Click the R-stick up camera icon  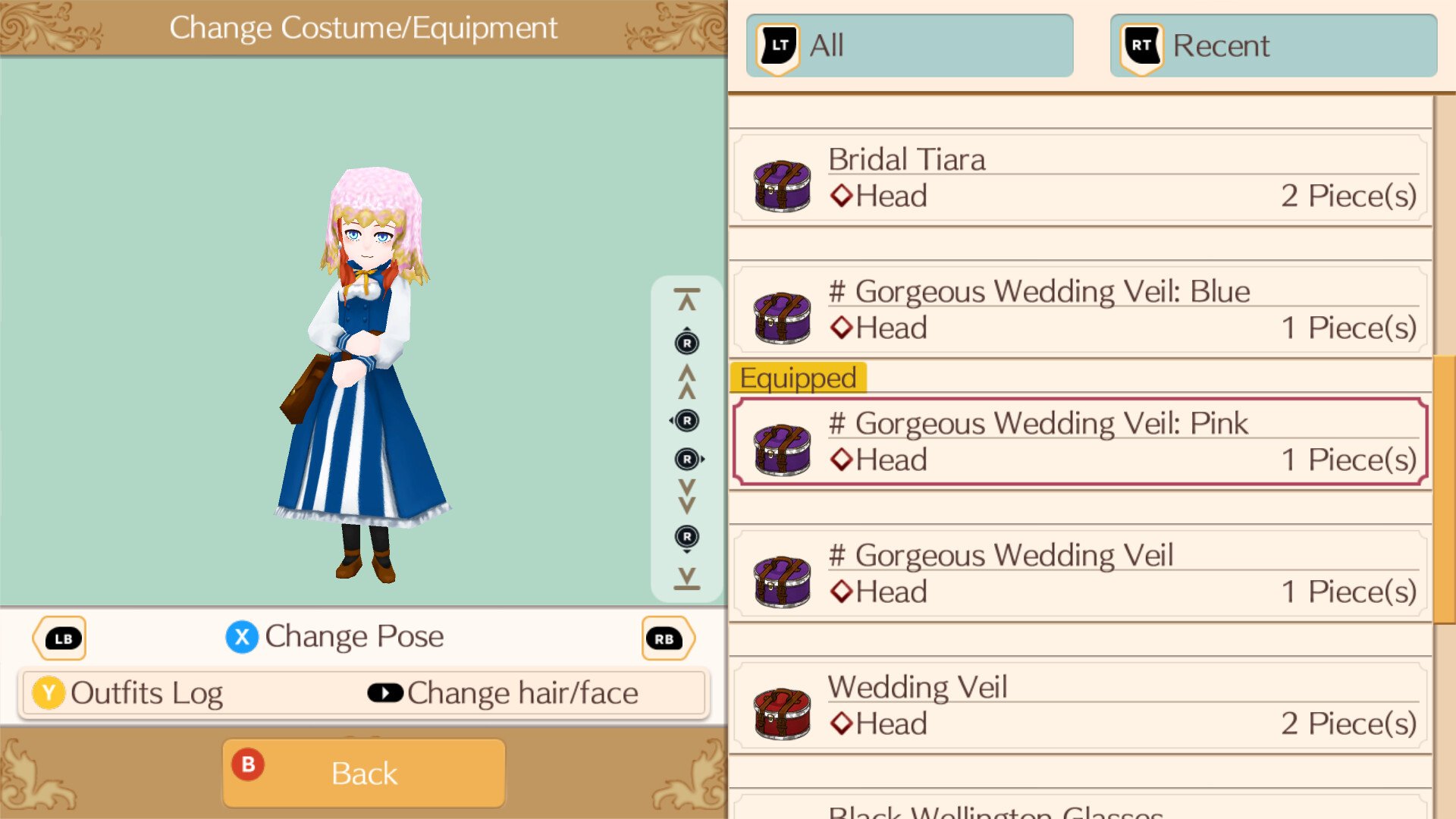(x=686, y=342)
